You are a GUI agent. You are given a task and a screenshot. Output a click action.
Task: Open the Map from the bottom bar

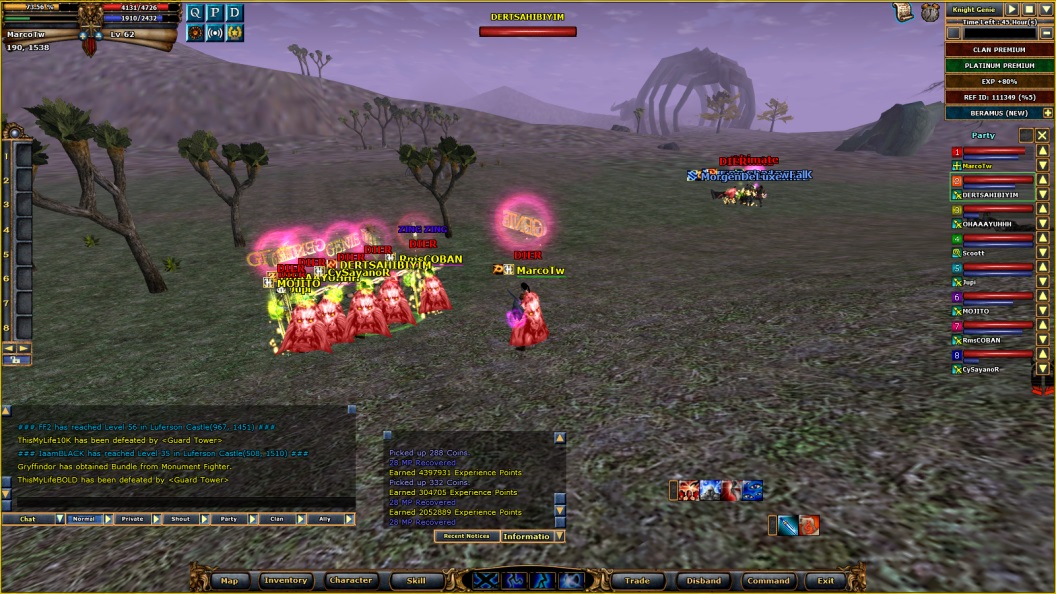(x=229, y=580)
